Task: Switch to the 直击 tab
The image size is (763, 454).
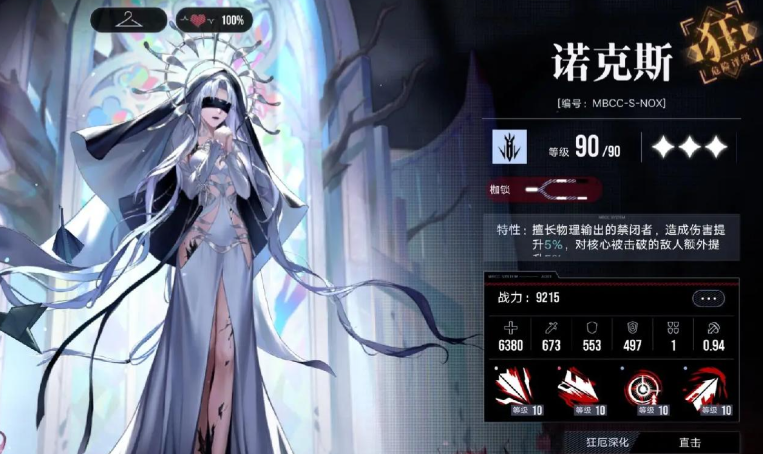Action: 689,441
